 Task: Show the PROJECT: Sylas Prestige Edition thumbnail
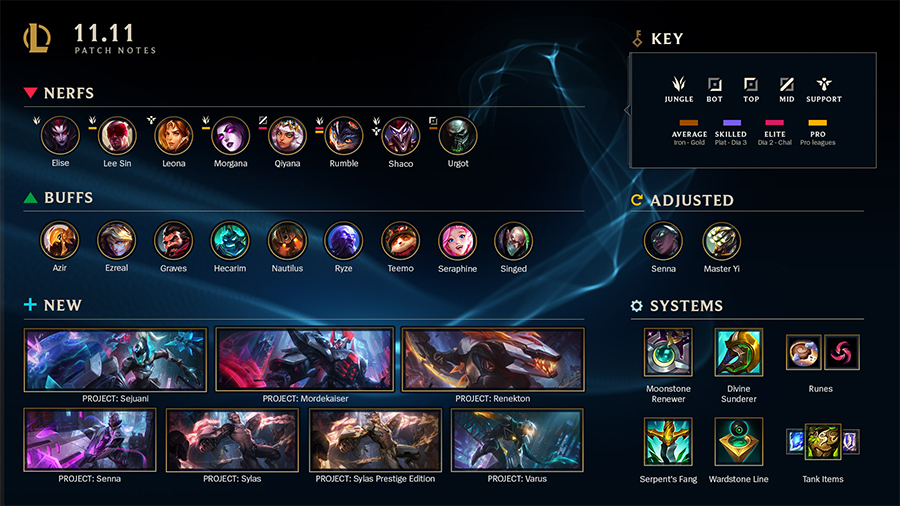(375, 440)
